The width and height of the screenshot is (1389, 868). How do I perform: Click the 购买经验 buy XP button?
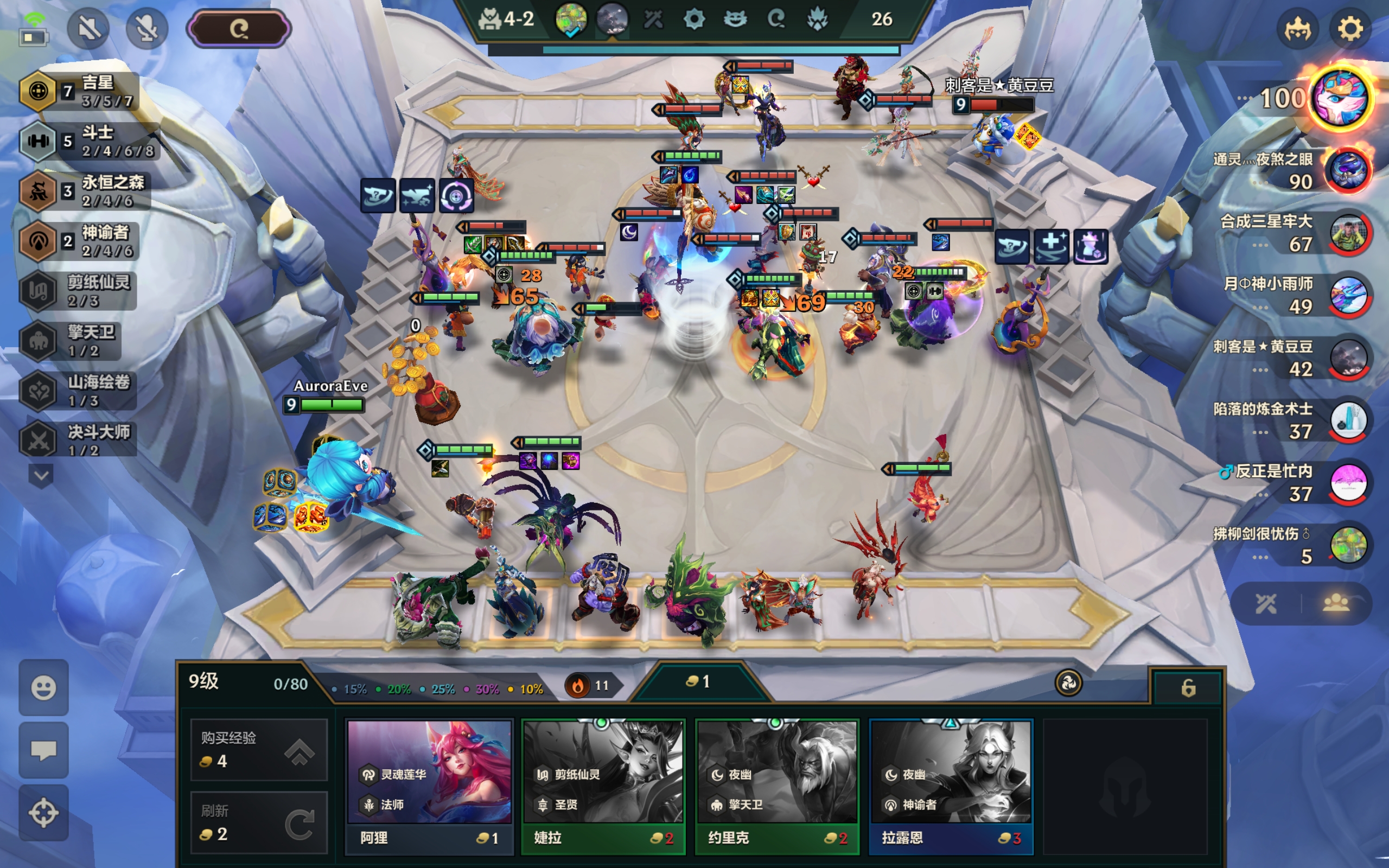[259, 749]
